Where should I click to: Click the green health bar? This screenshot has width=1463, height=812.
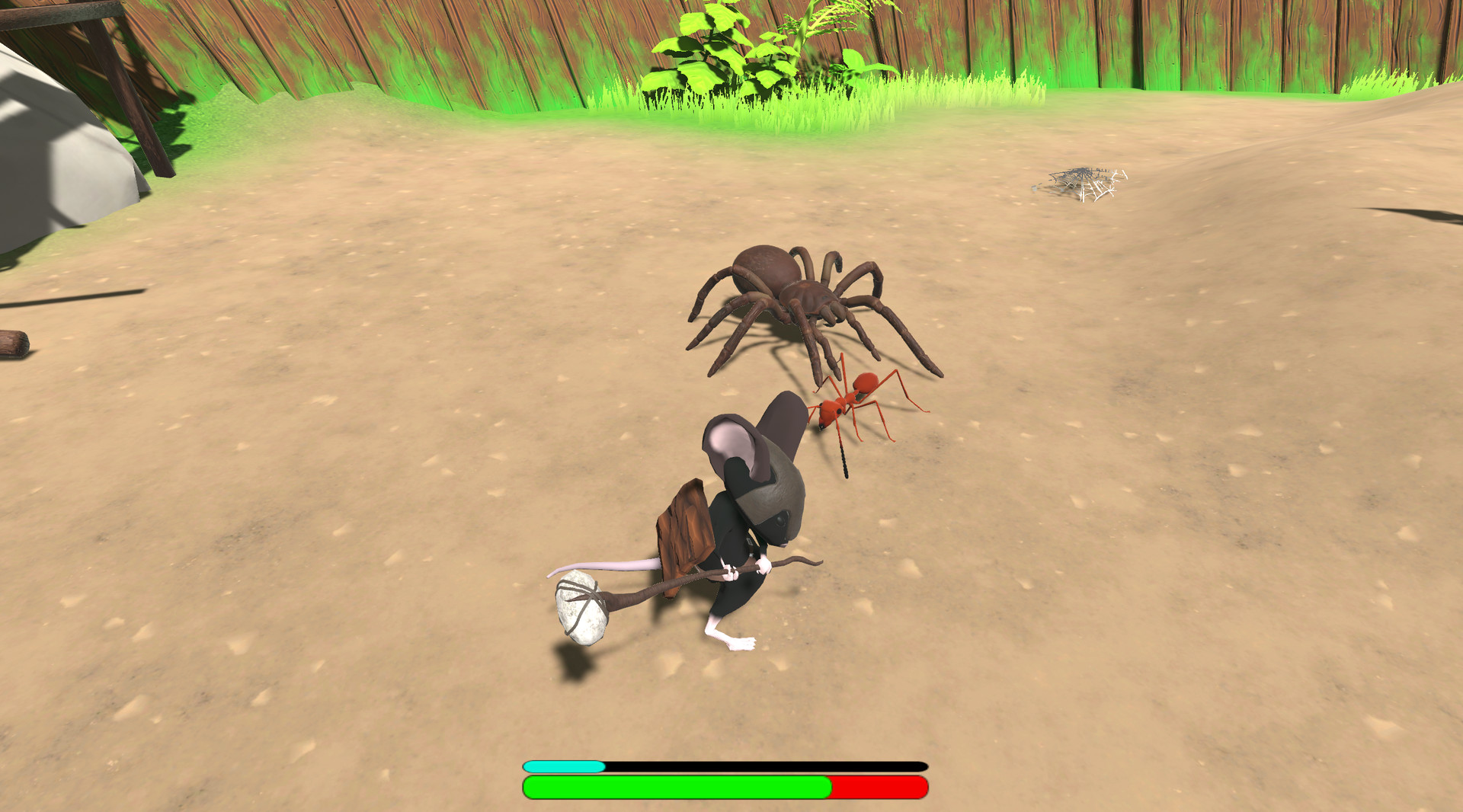[x=678, y=787]
